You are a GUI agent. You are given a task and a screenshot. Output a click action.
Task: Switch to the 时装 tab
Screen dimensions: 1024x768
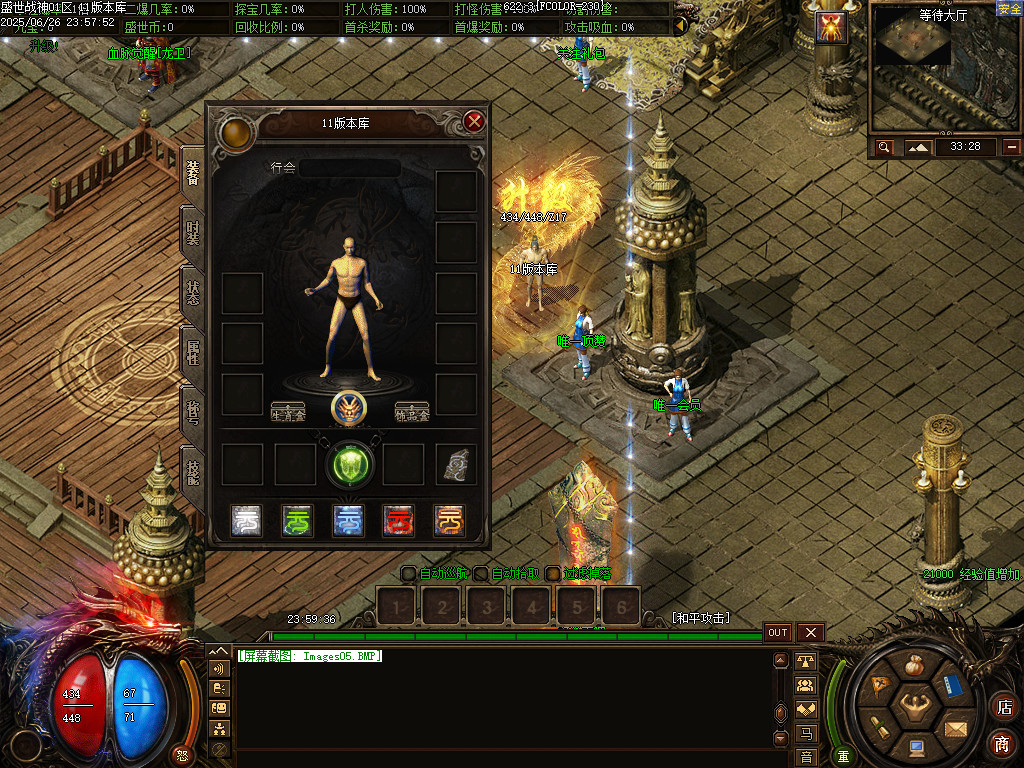point(192,234)
